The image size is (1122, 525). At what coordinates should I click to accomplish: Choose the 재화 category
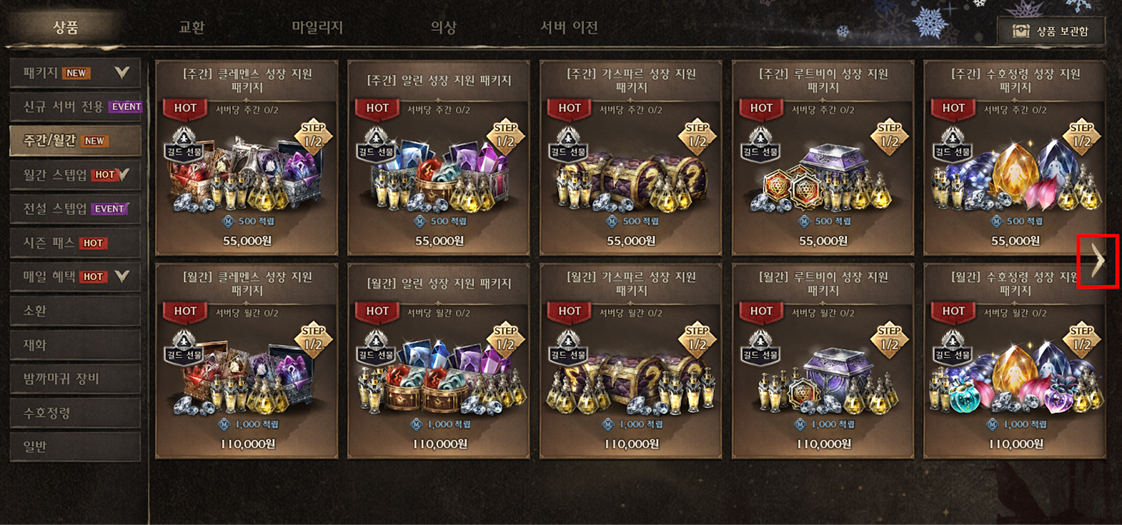pyautogui.click(x=75, y=345)
